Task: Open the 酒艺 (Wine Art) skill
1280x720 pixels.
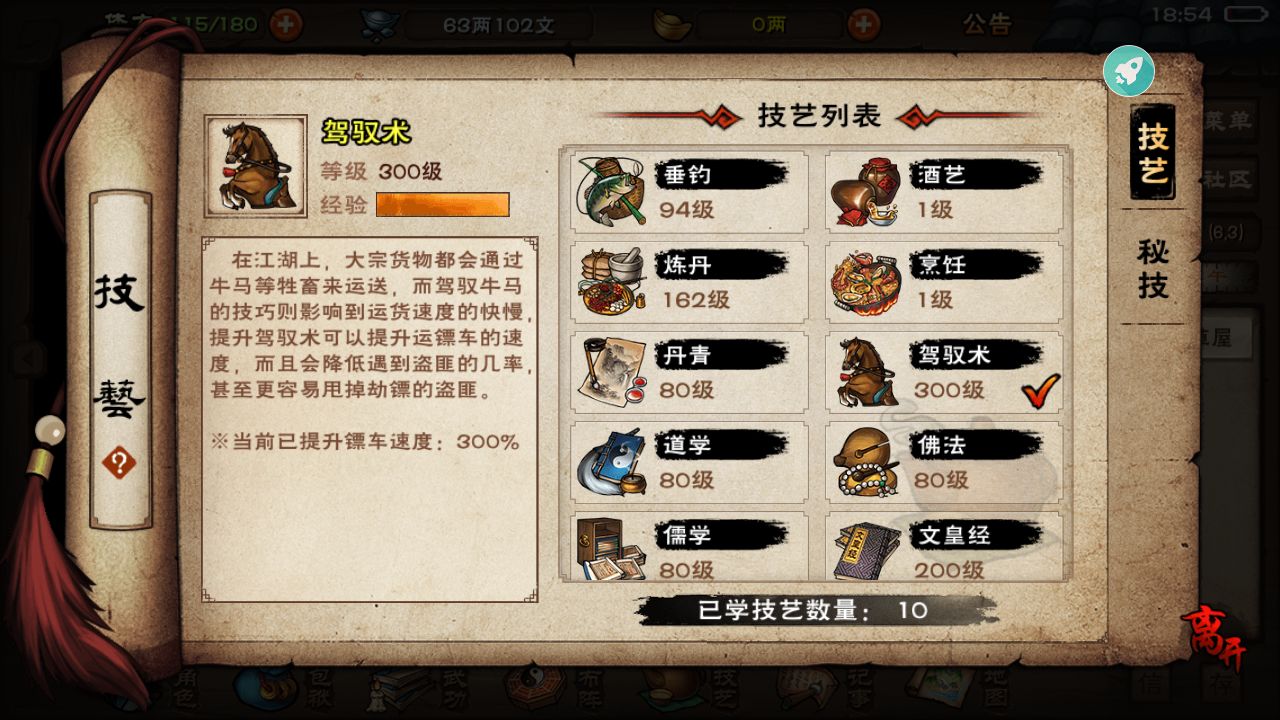Action: (x=867, y=190)
